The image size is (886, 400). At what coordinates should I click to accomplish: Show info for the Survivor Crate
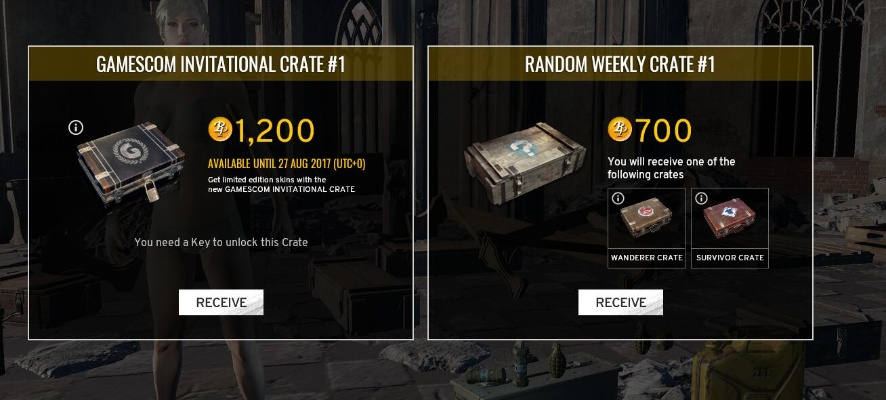click(701, 198)
